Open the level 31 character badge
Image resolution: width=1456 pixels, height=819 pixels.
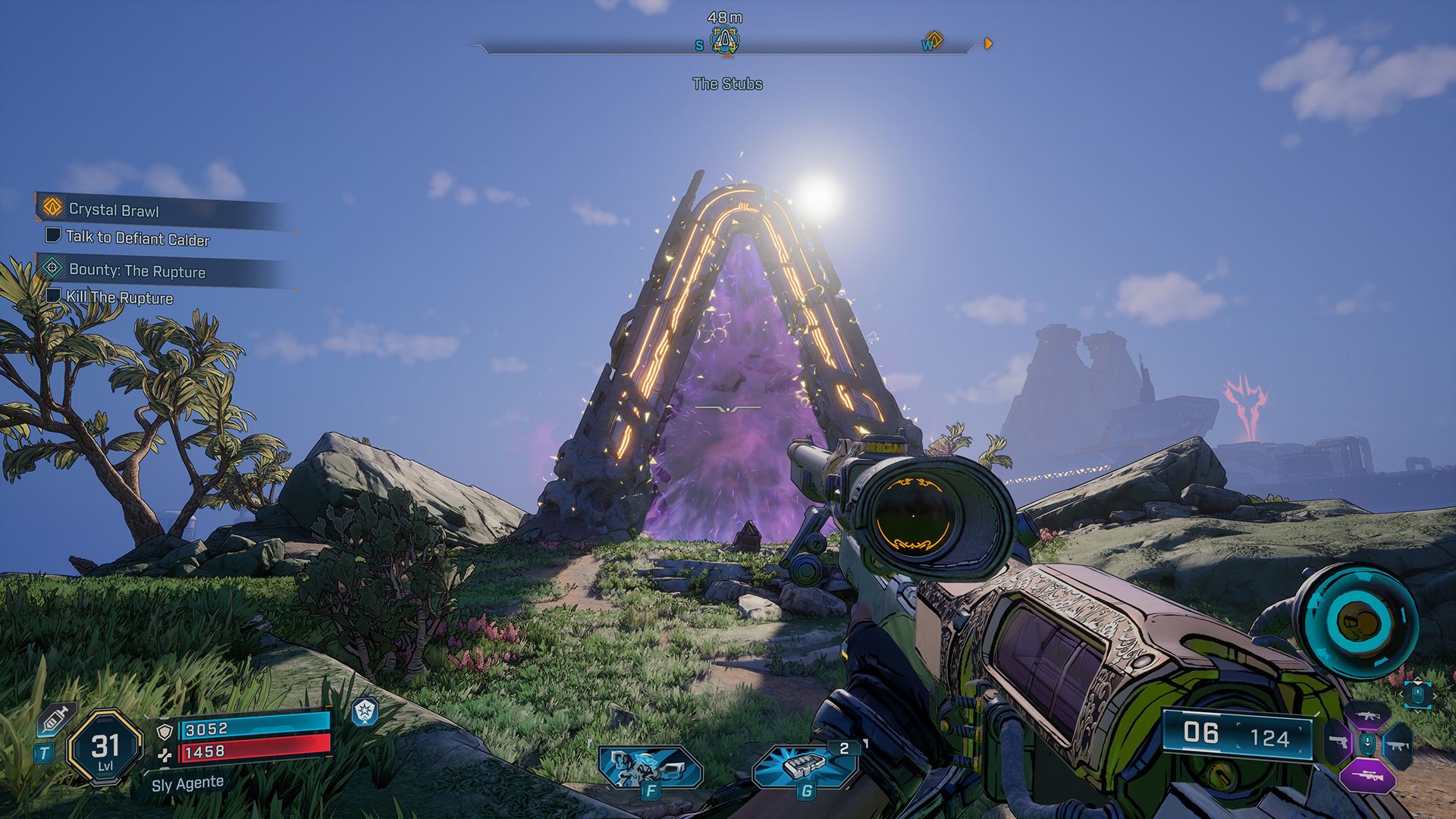pyautogui.click(x=105, y=748)
